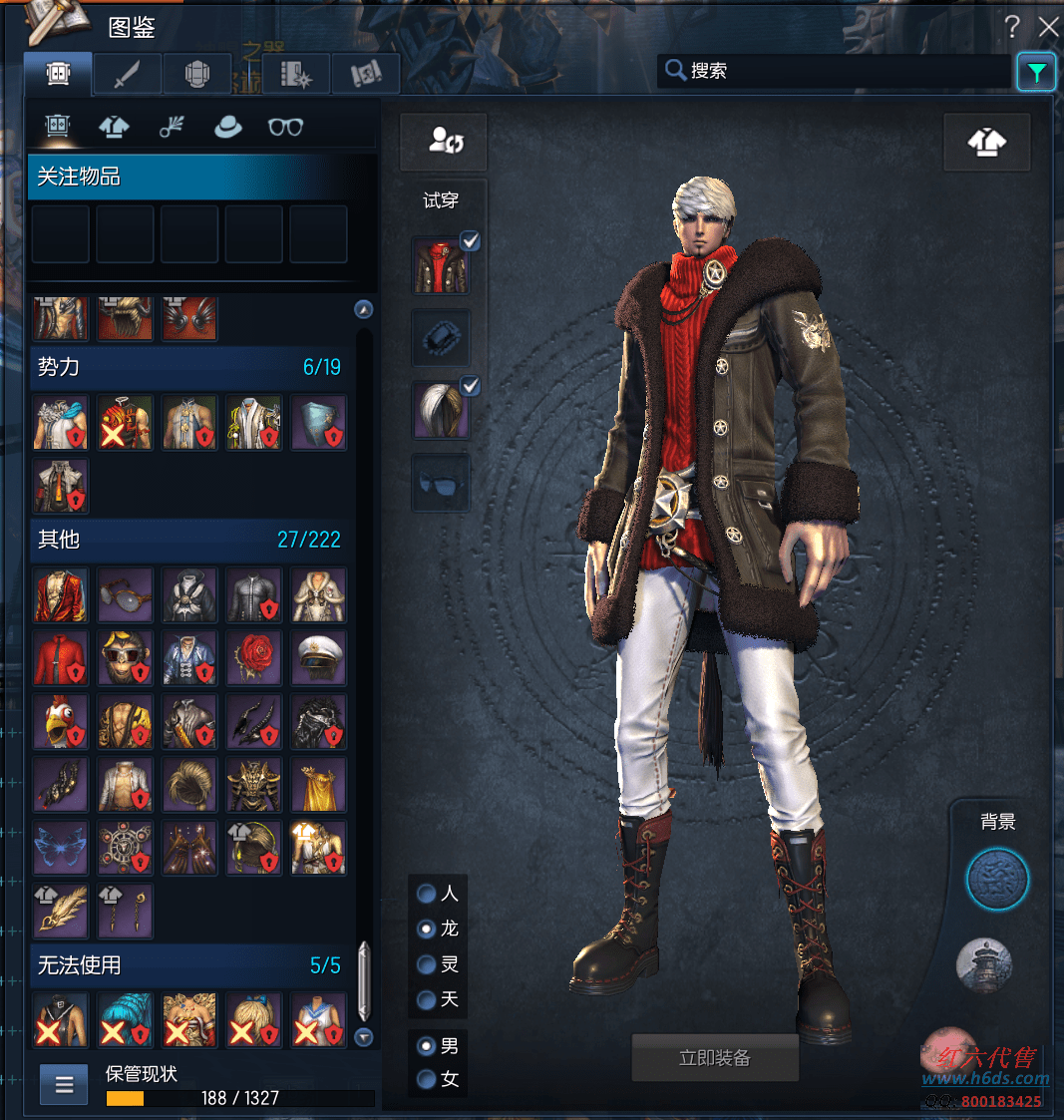Uncheck the red coat try-on slot

coord(470,240)
